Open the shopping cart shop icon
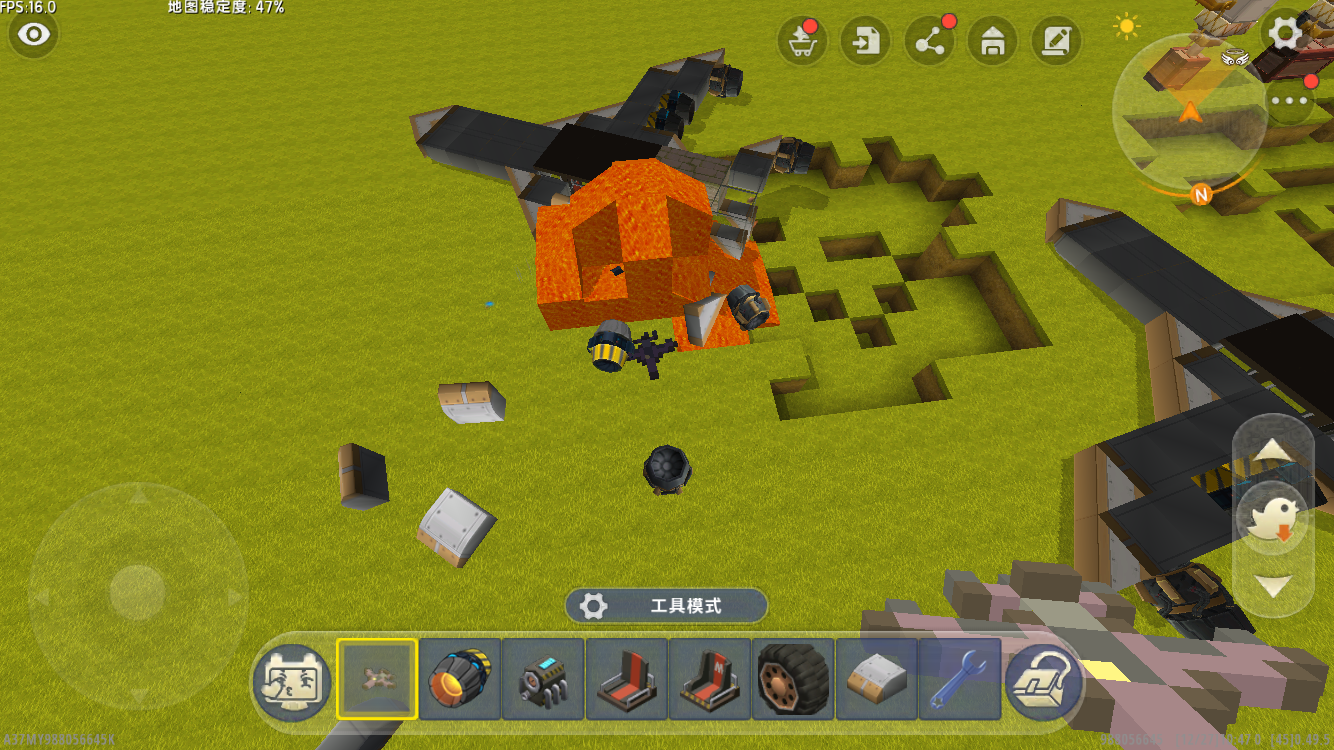 click(802, 41)
